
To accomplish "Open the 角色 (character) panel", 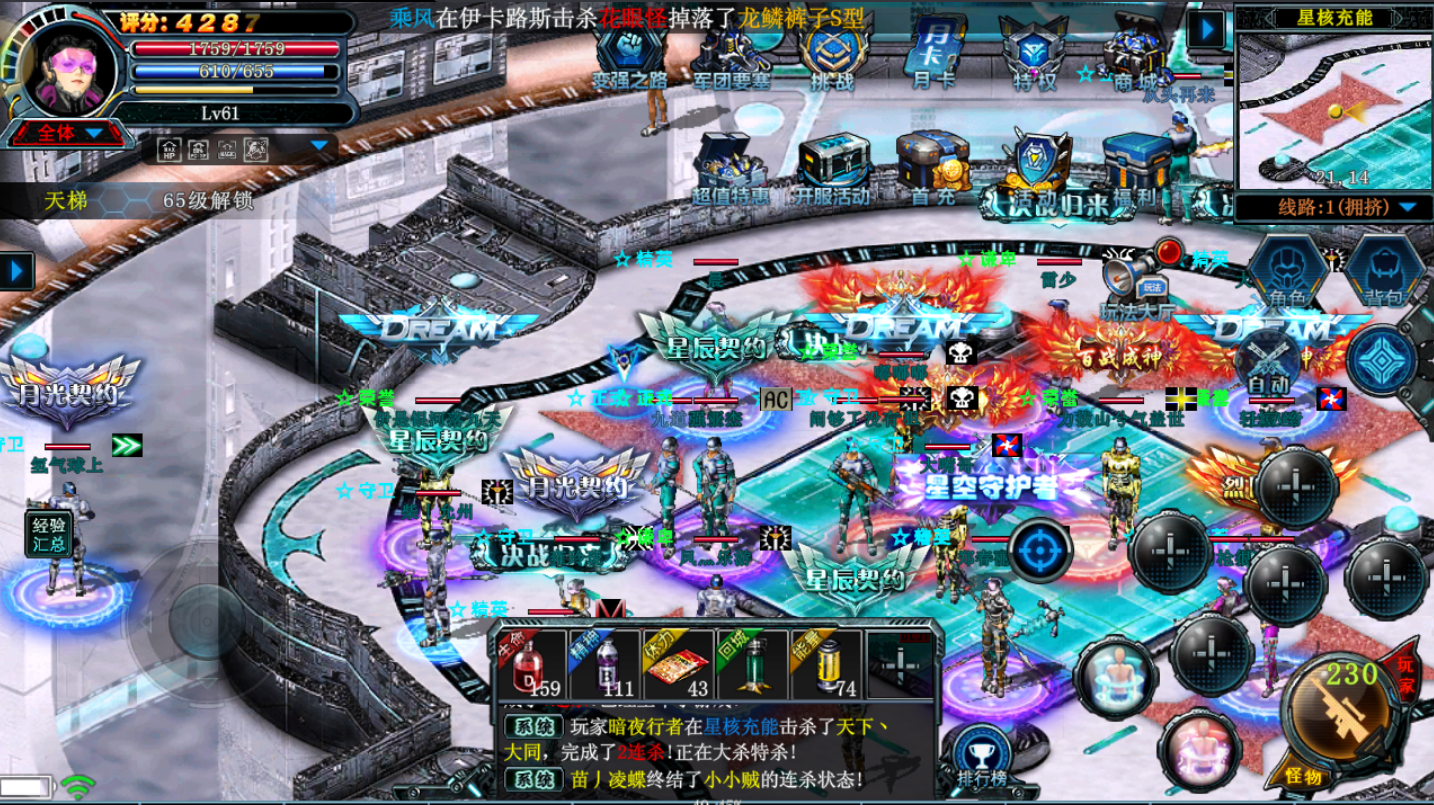I will click(x=1289, y=270).
